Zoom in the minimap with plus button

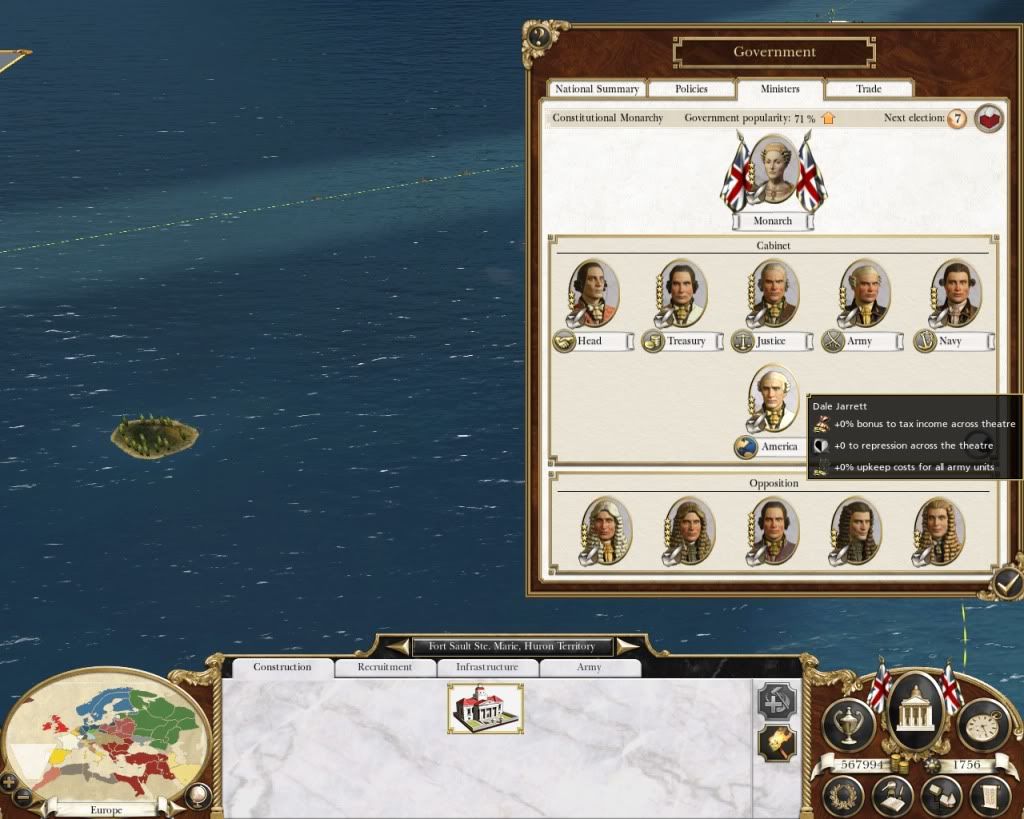click(x=9, y=781)
